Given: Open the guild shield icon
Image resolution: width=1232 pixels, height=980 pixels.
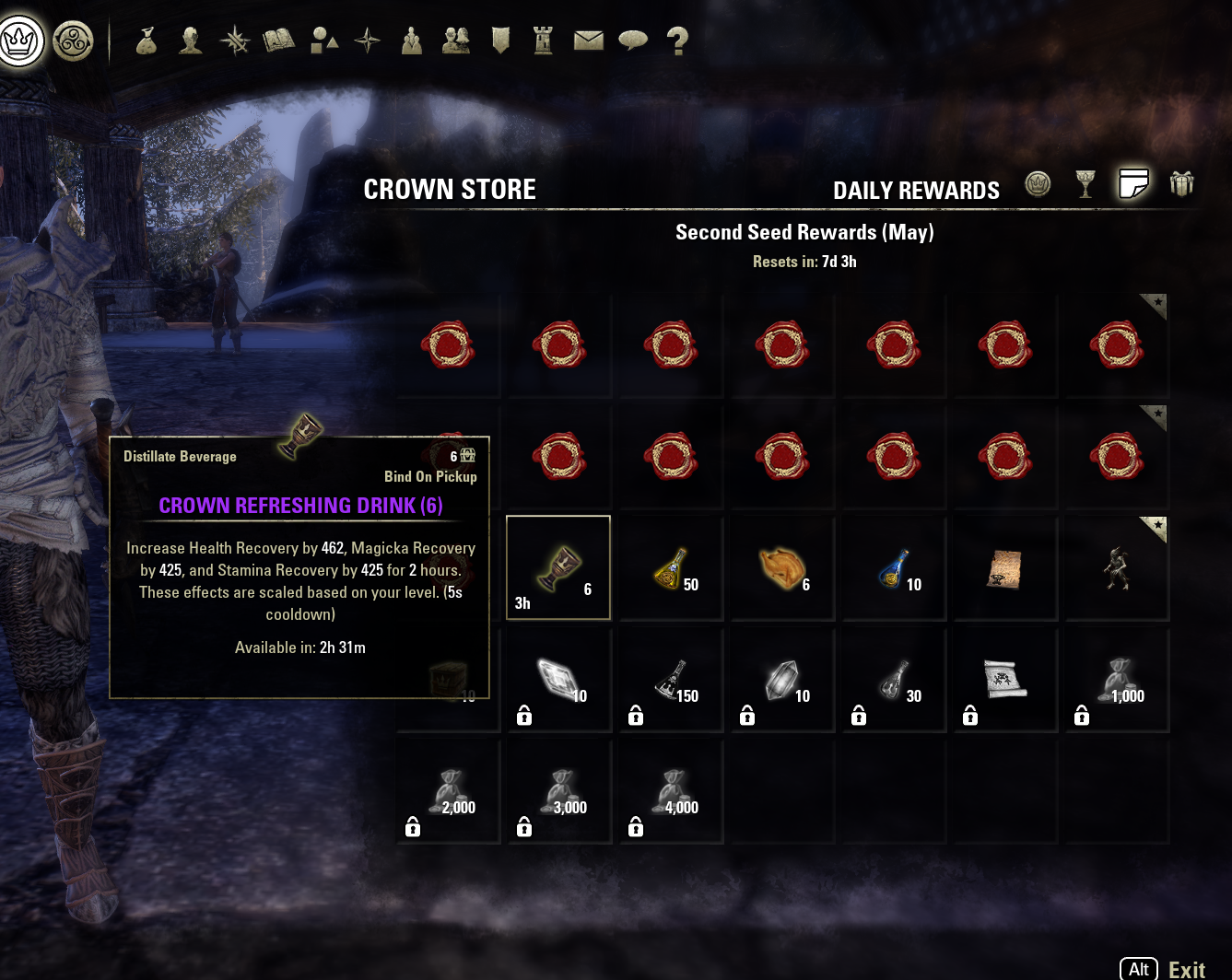Looking at the screenshot, I should 500,41.
